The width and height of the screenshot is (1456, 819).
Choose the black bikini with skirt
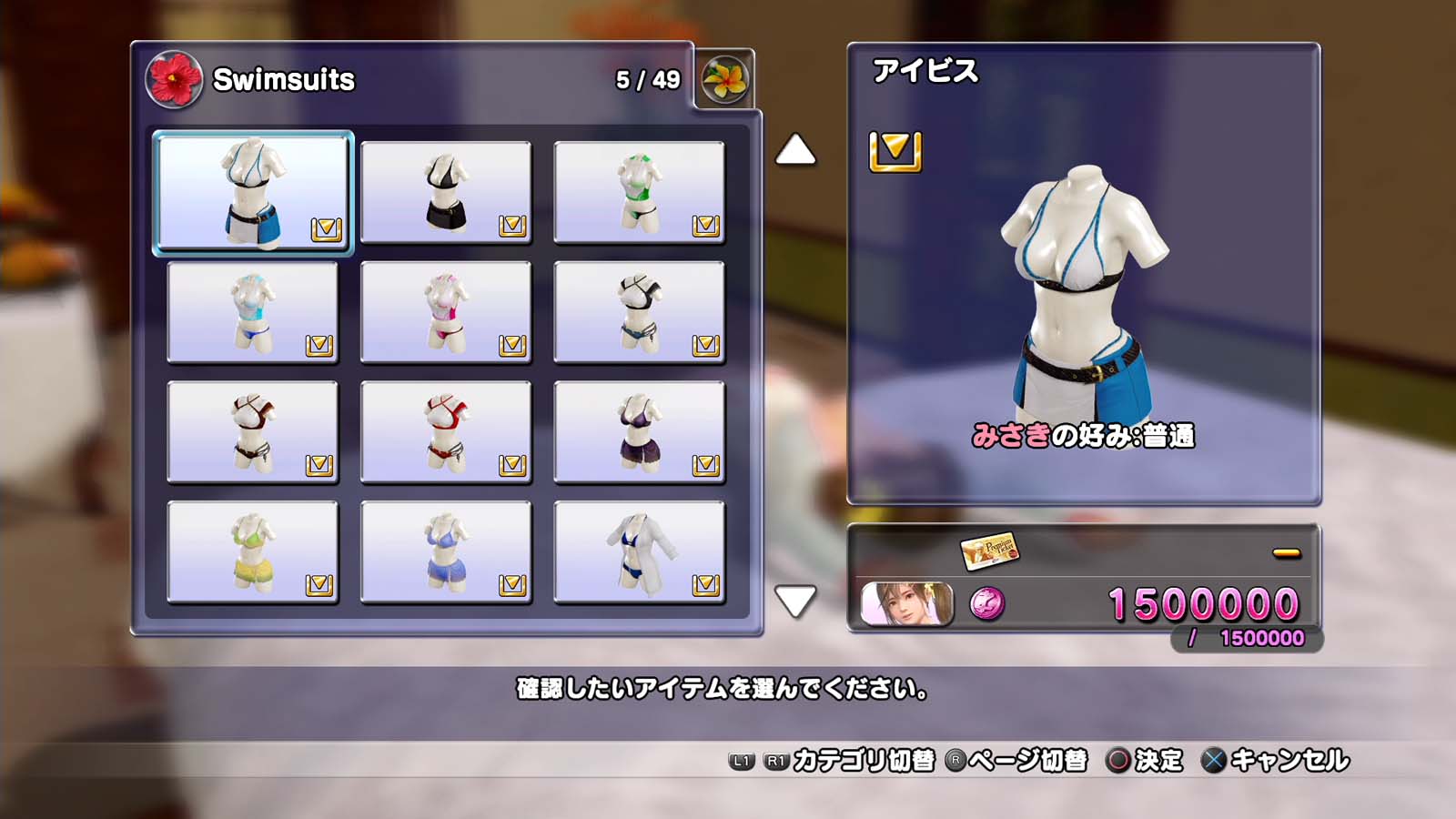click(x=446, y=192)
